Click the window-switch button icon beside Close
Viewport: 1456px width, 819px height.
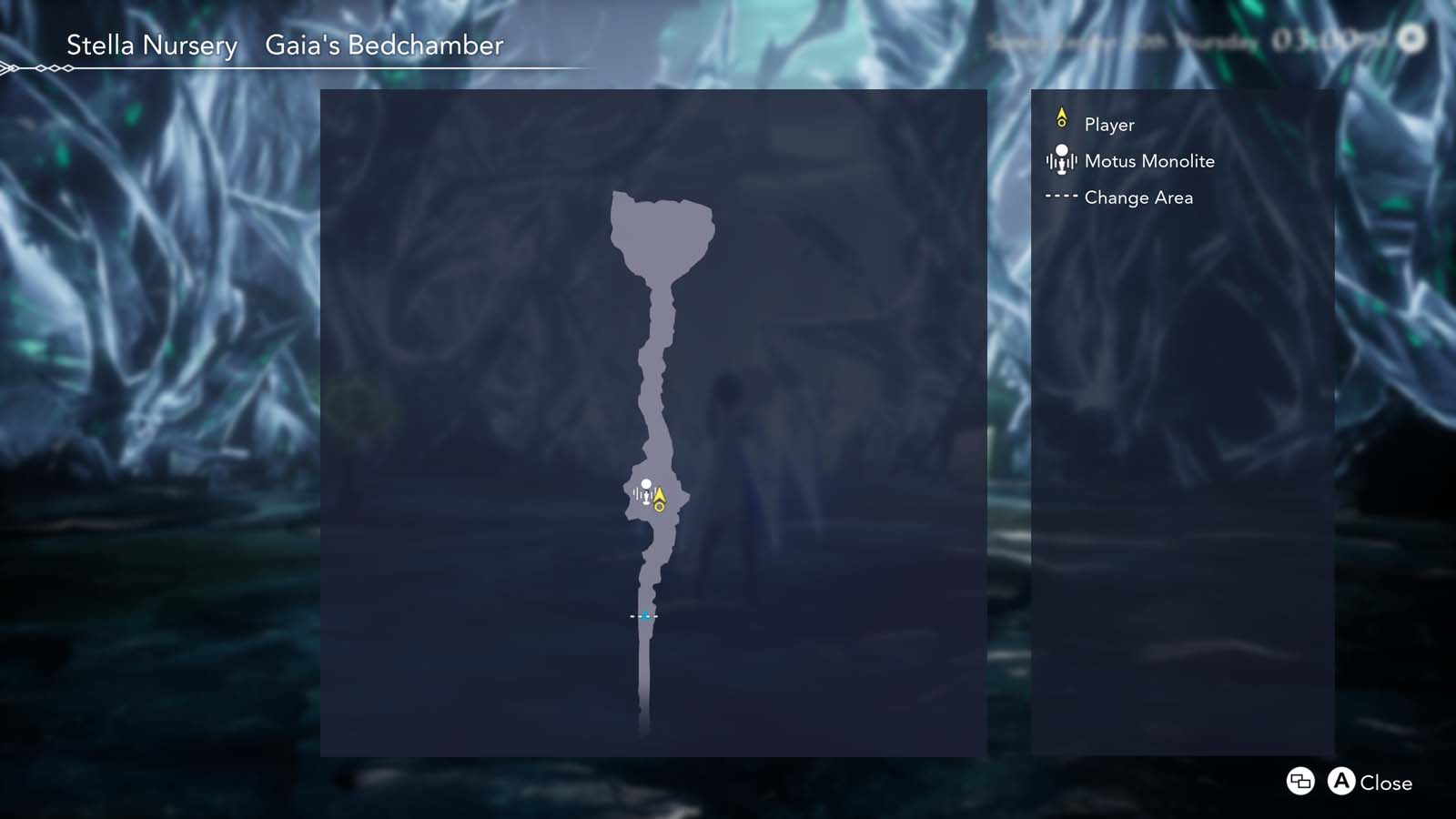pyautogui.click(x=1299, y=782)
